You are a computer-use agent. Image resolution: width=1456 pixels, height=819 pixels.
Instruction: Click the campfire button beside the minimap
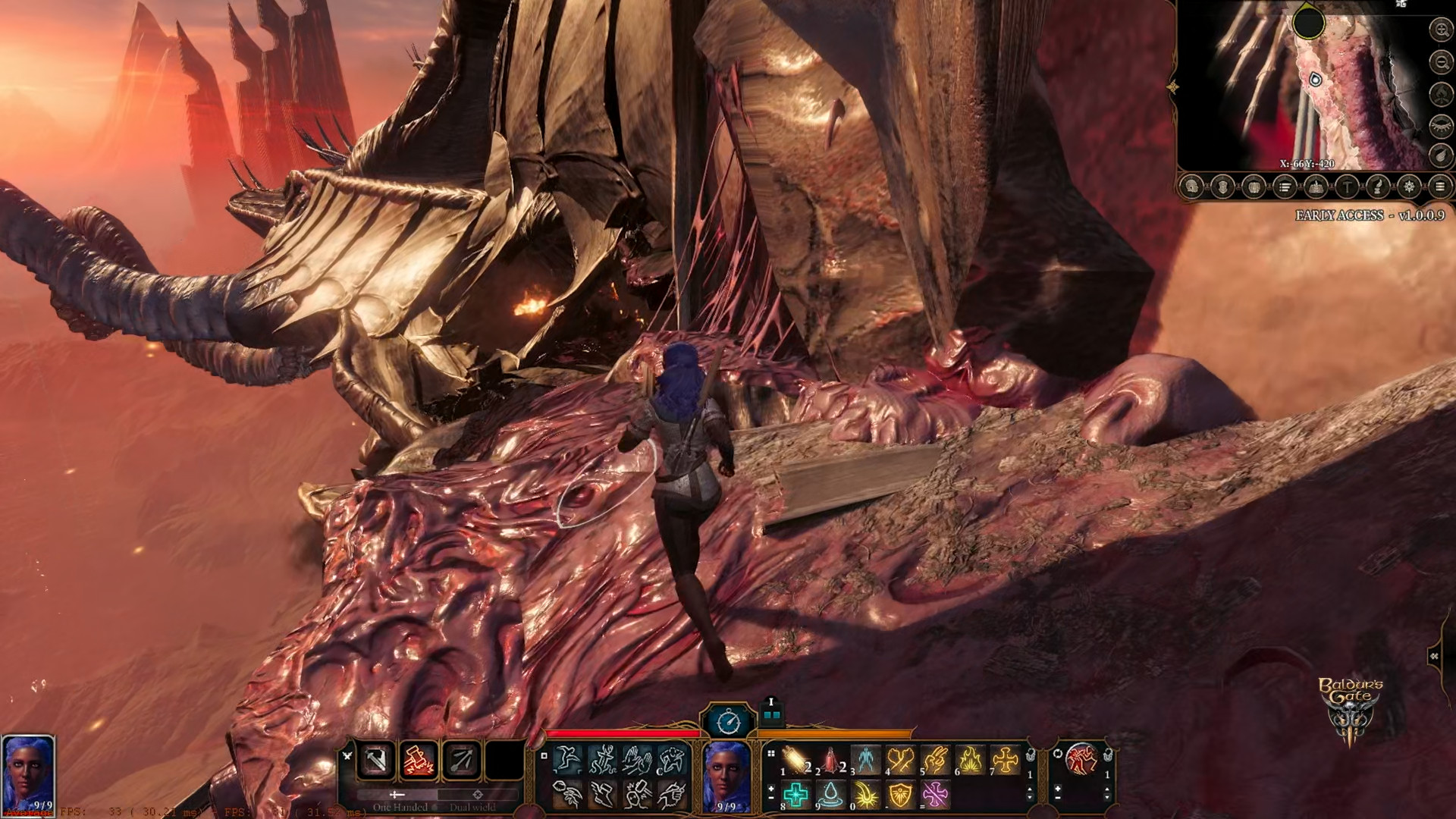(1440, 93)
